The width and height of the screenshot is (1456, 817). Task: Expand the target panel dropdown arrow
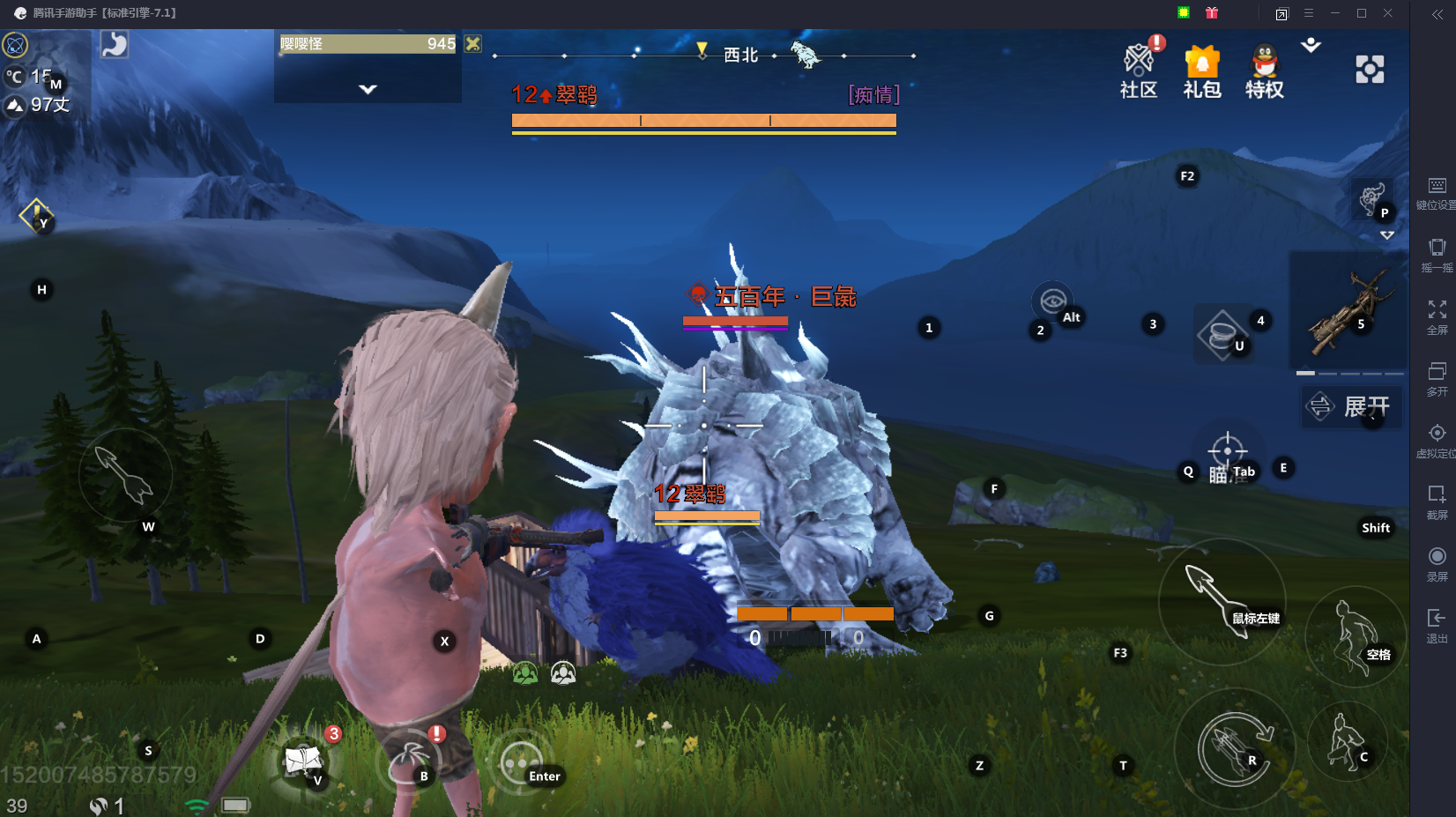tap(368, 89)
